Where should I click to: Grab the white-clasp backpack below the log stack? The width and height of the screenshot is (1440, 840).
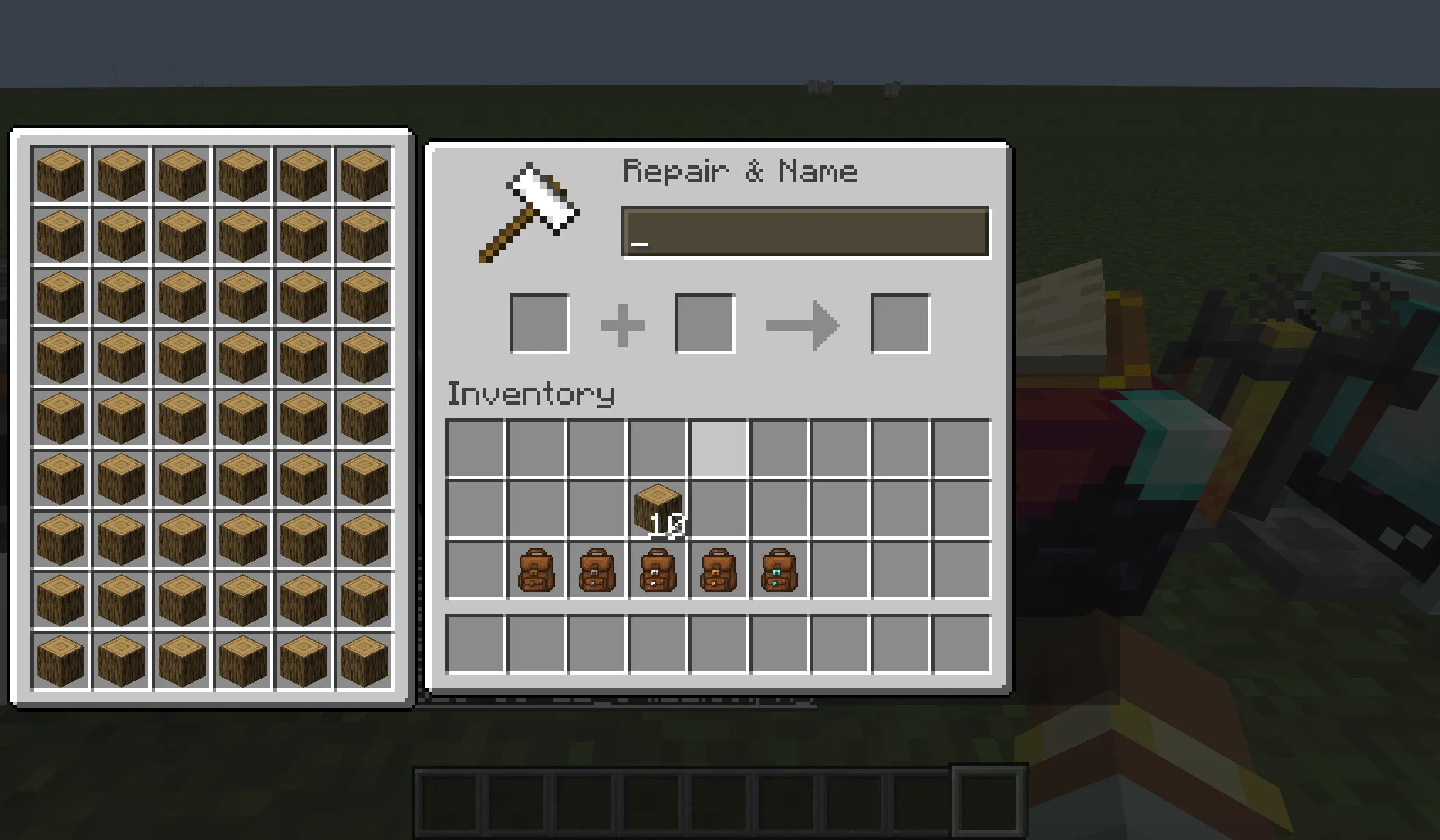(x=657, y=568)
